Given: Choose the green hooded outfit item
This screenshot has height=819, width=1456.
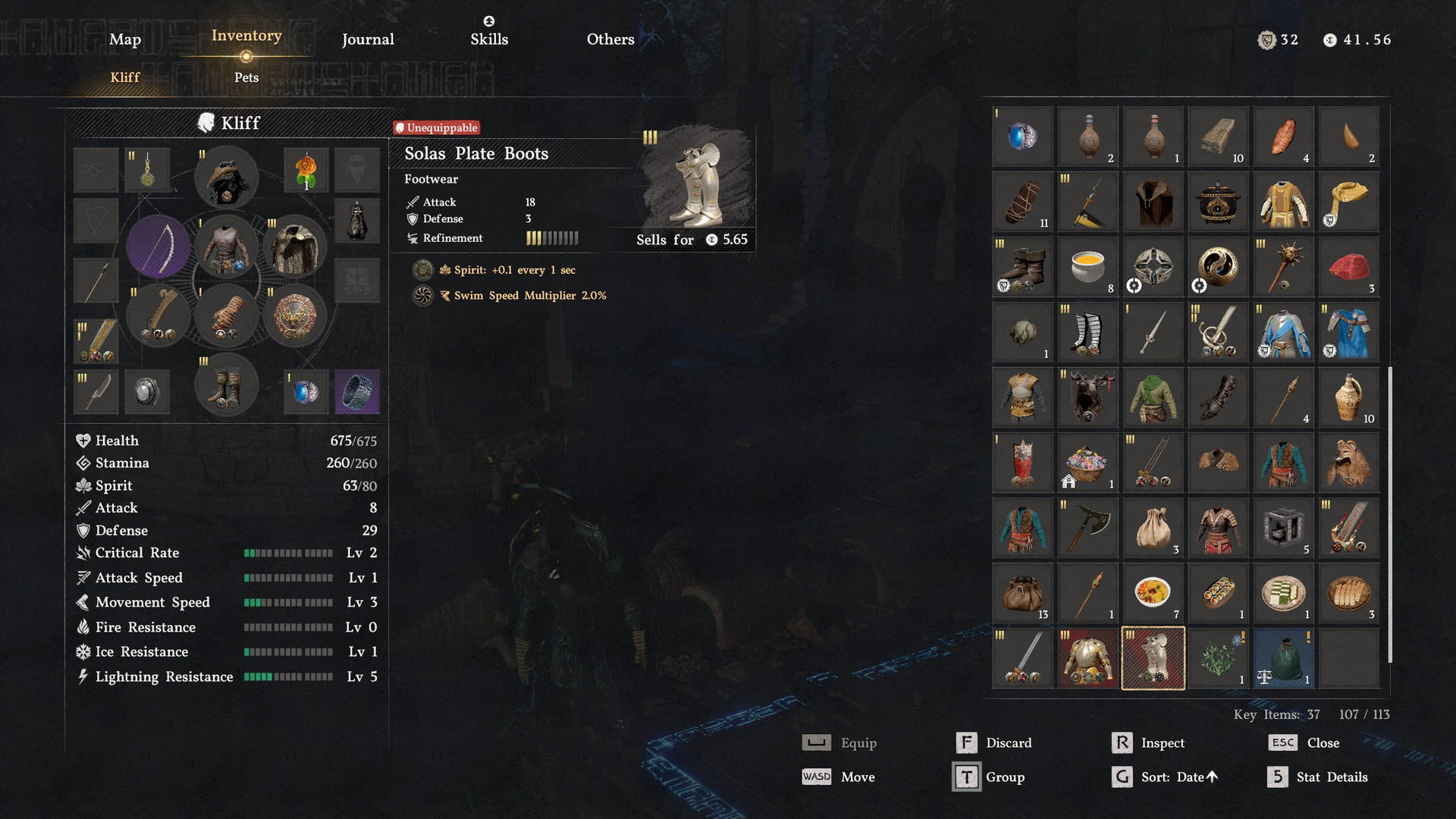Looking at the screenshot, I should coord(1153,397).
